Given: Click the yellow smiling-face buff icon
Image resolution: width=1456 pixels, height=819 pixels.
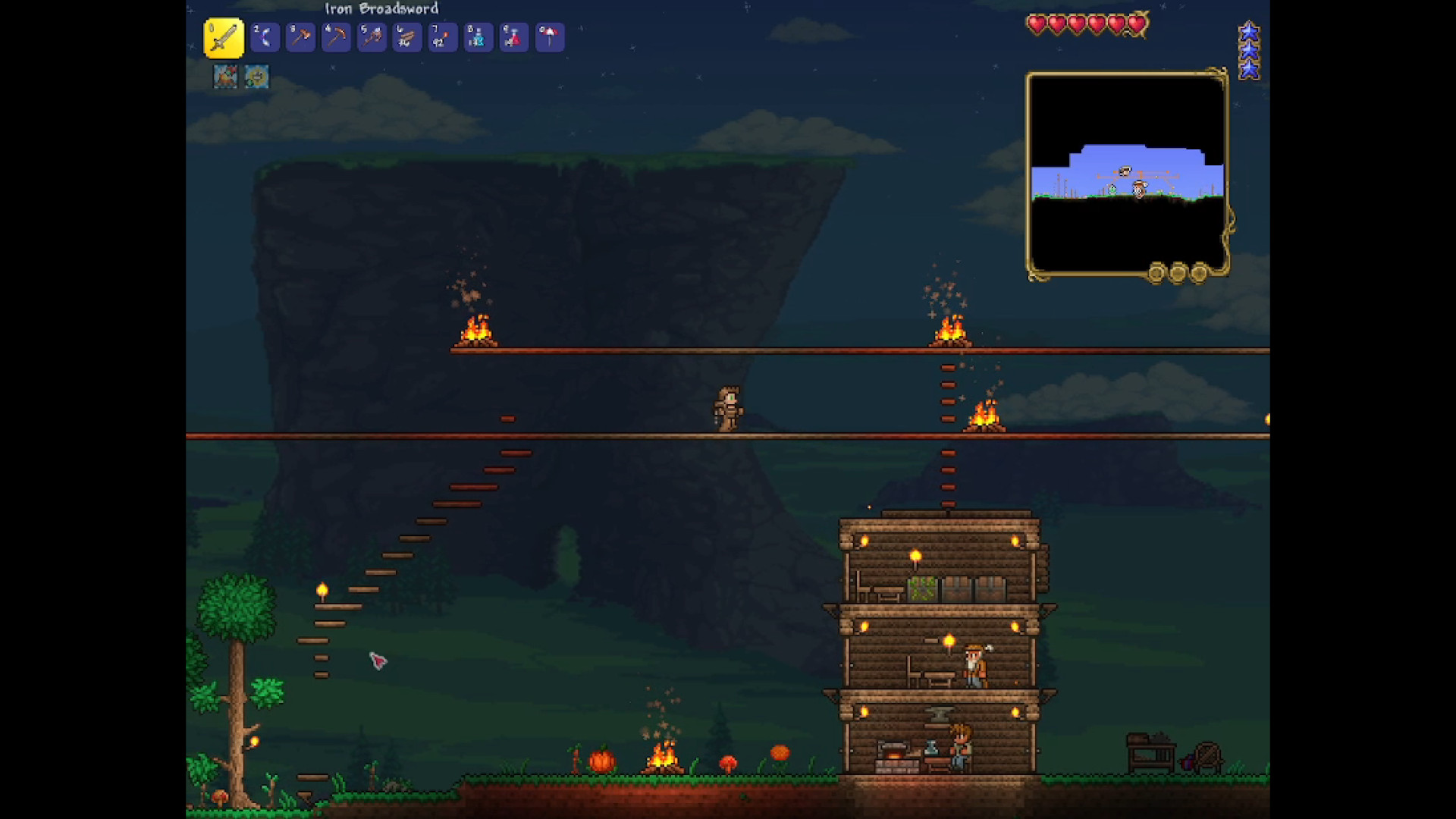Looking at the screenshot, I should point(257,77).
